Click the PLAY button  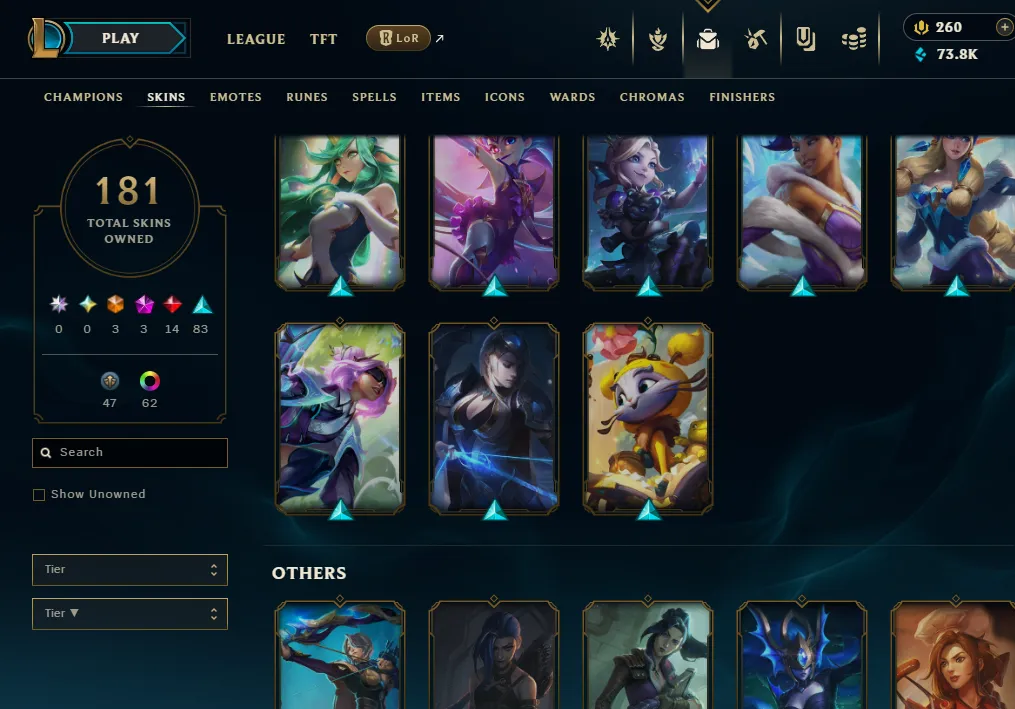121,38
